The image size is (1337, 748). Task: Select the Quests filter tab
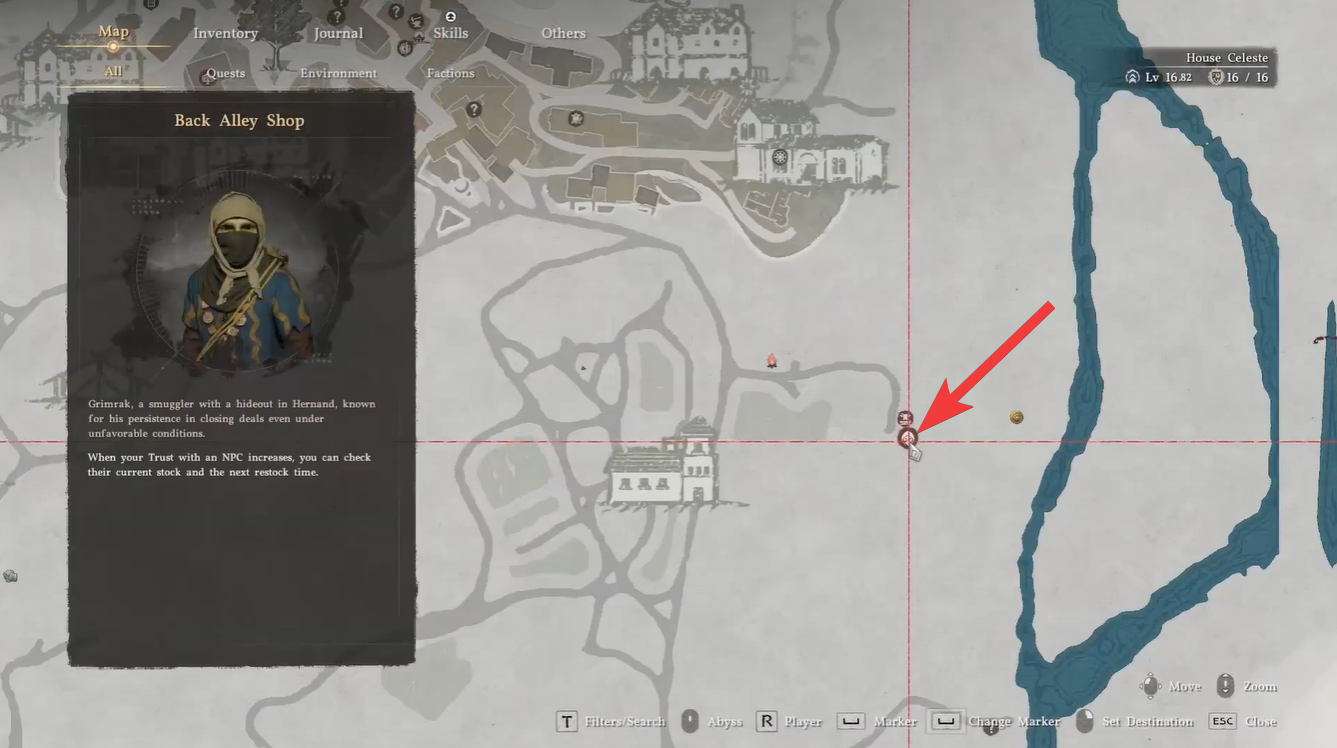point(224,73)
